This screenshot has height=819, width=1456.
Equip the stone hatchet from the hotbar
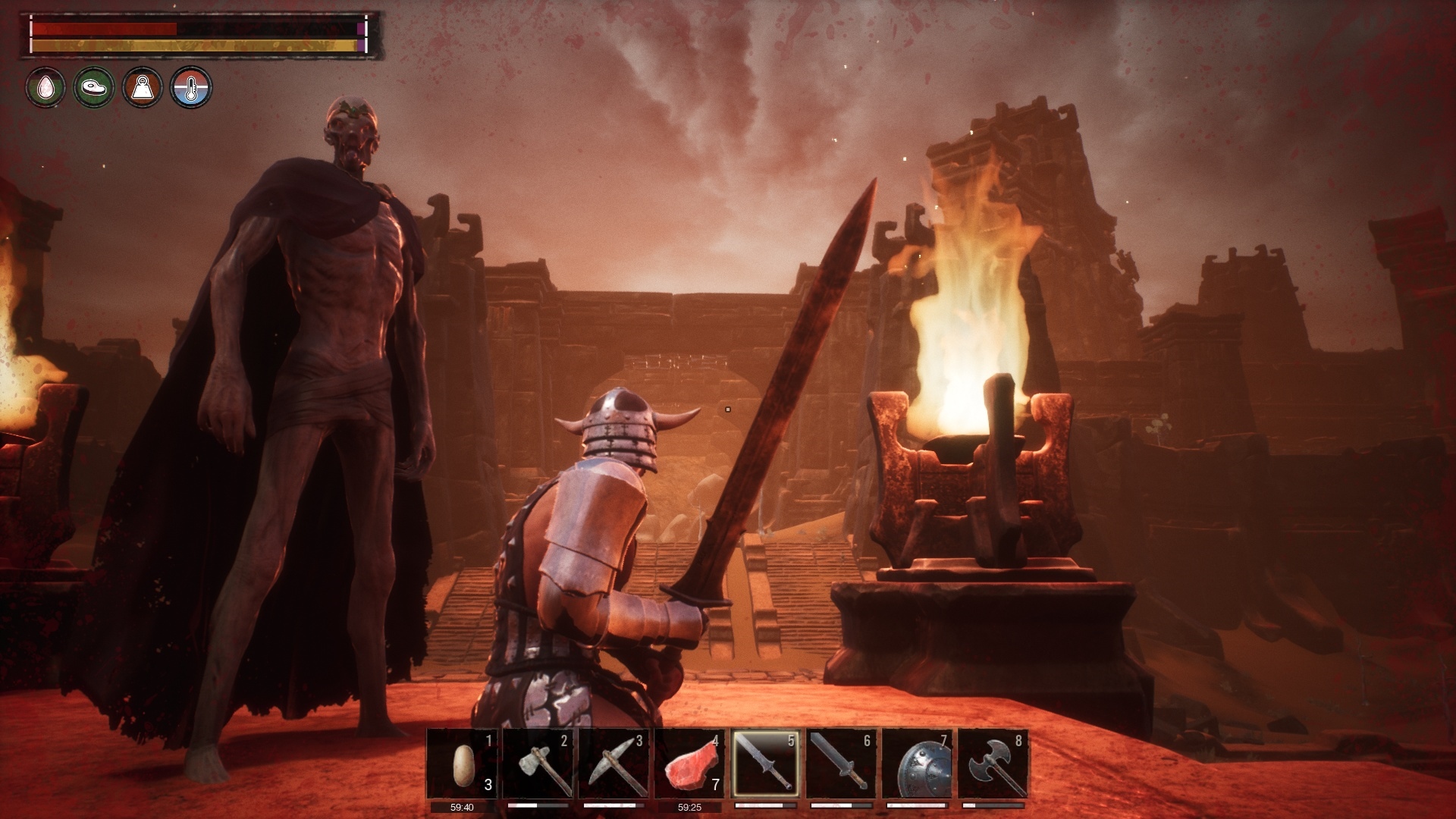click(538, 763)
